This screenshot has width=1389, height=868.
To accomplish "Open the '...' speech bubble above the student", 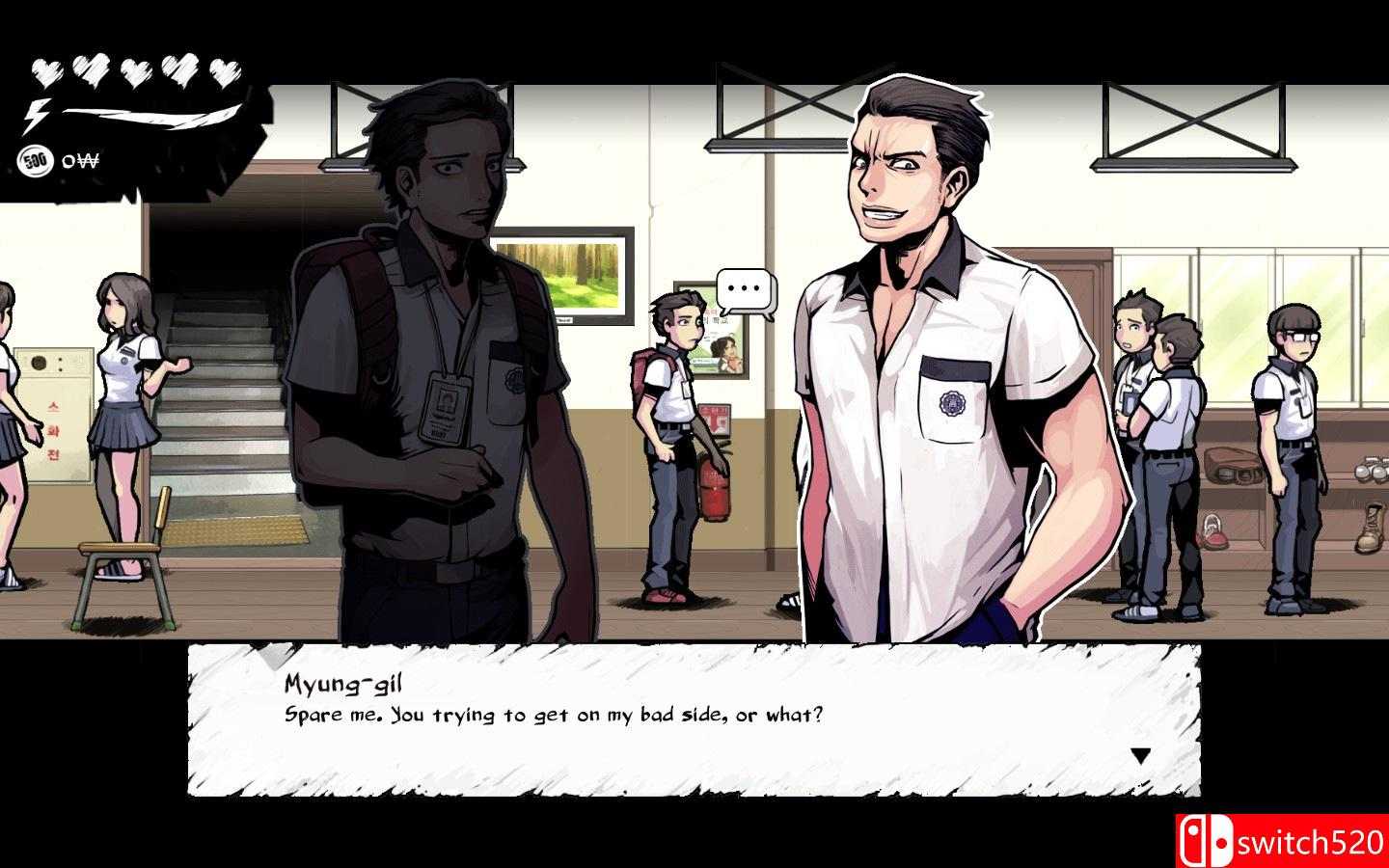I will 745,288.
